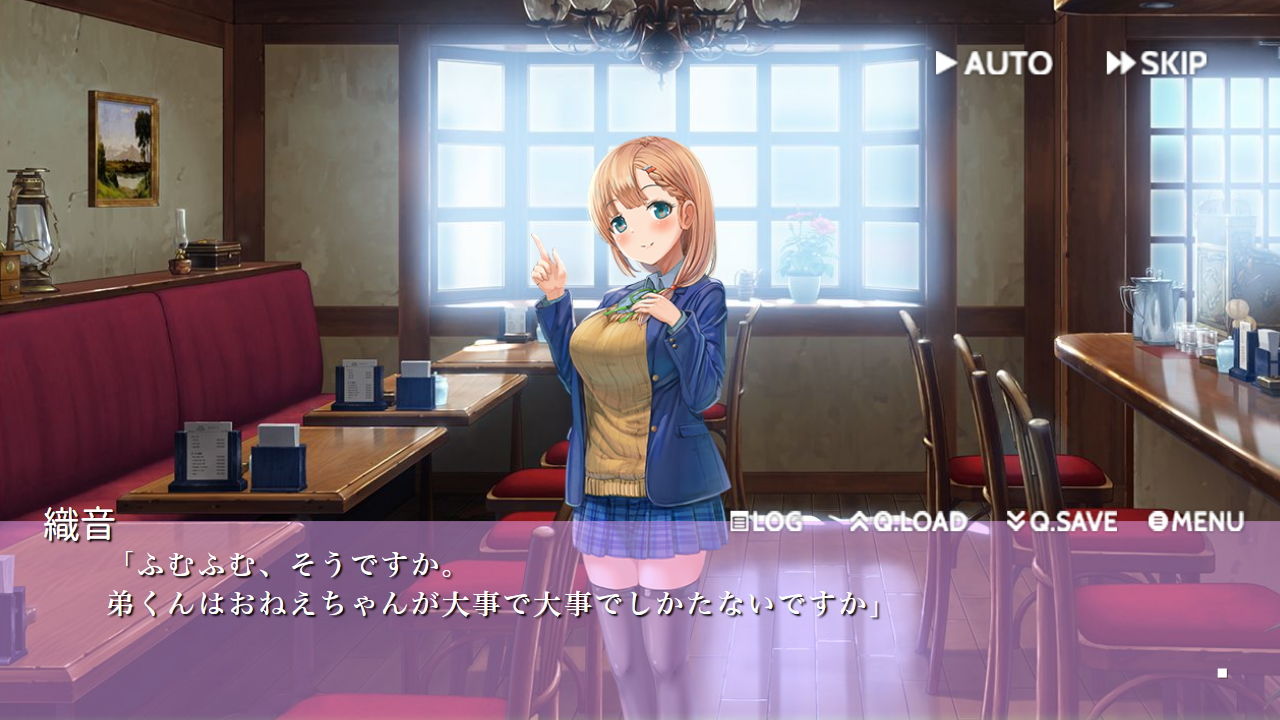1280x720 pixels.
Task: Click the play triangle icon beside AUTO
Action: point(944,64)
